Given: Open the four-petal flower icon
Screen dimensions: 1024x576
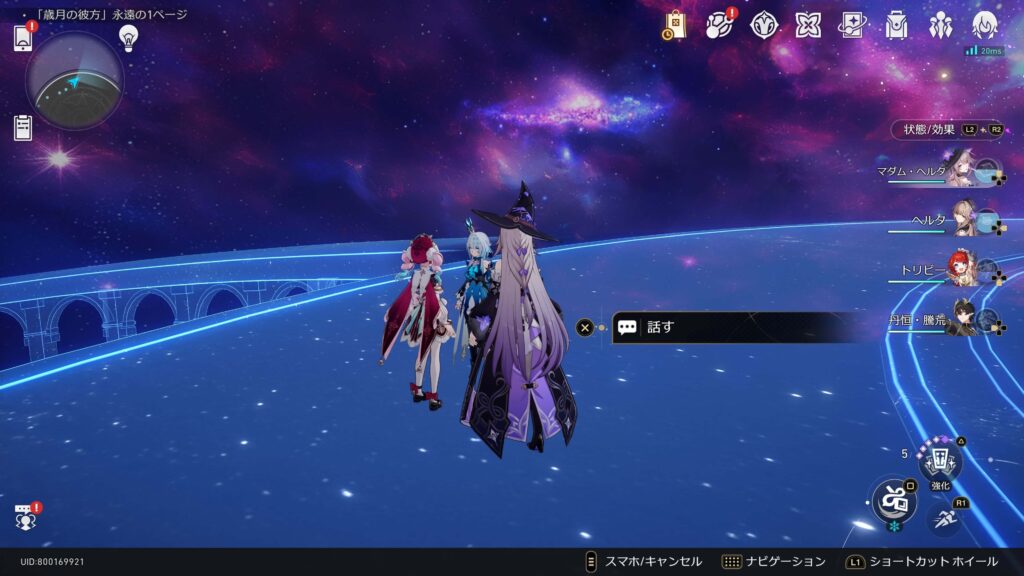Looking at the screenshot, I should (x=808, y=26).
